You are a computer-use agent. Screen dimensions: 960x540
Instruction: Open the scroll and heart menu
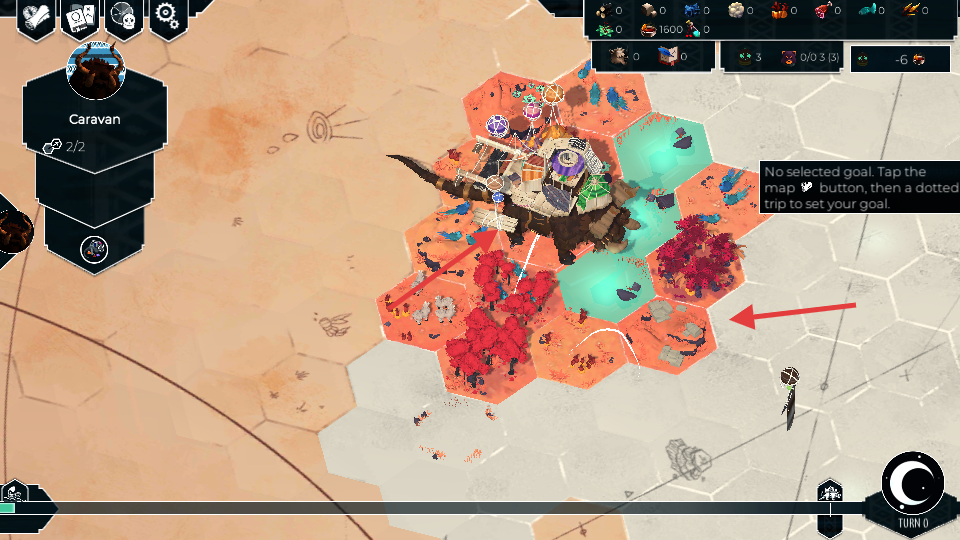[35, 17]
